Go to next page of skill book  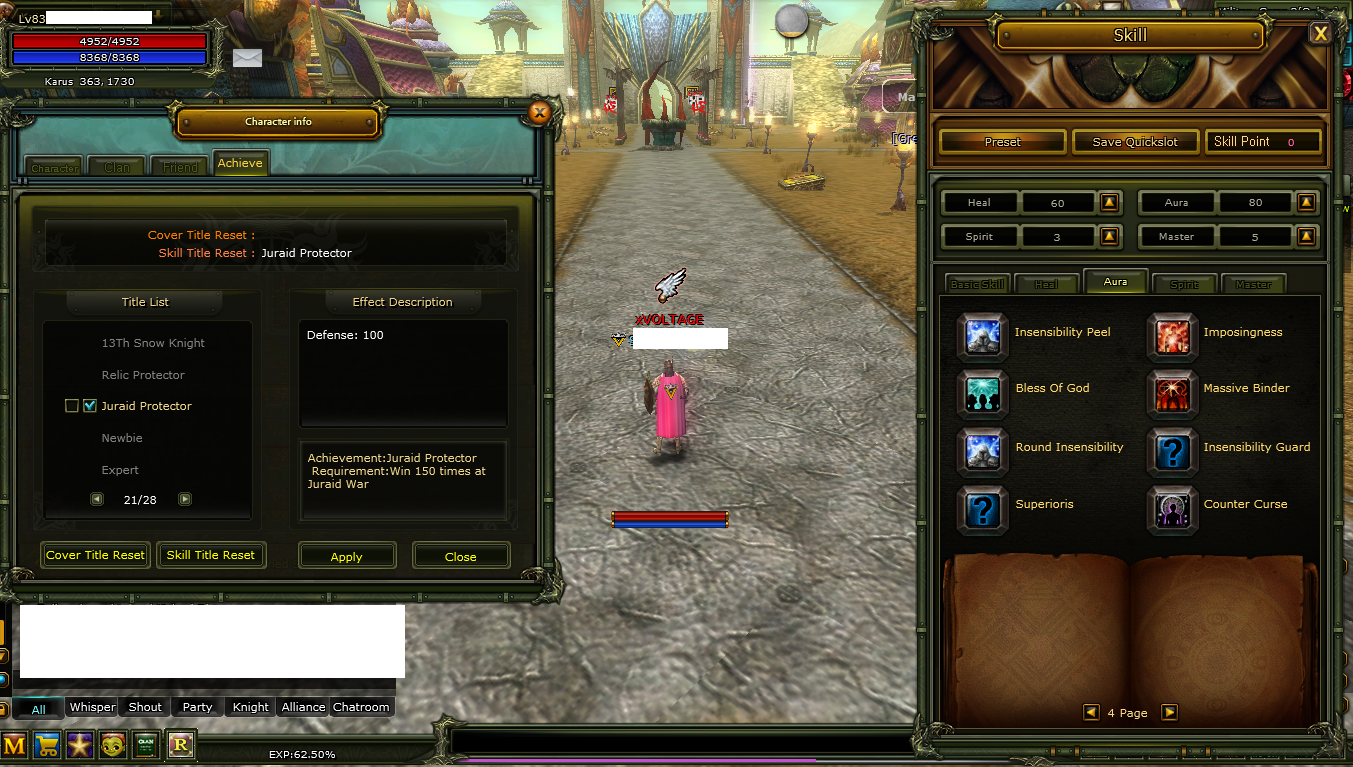pyautogui.click(x=1169, y=712)
